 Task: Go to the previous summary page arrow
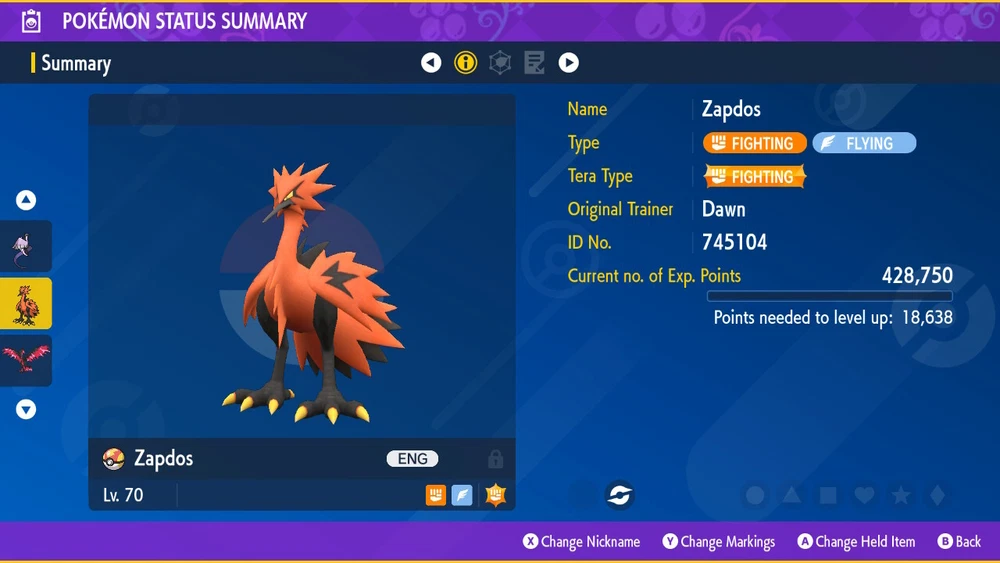(431, 63)
